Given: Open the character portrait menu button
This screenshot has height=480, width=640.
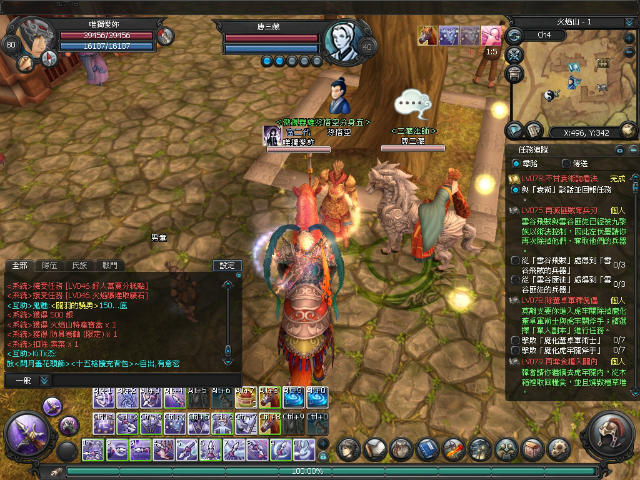Looking at the screenshot, I should (x=349, y=448).
